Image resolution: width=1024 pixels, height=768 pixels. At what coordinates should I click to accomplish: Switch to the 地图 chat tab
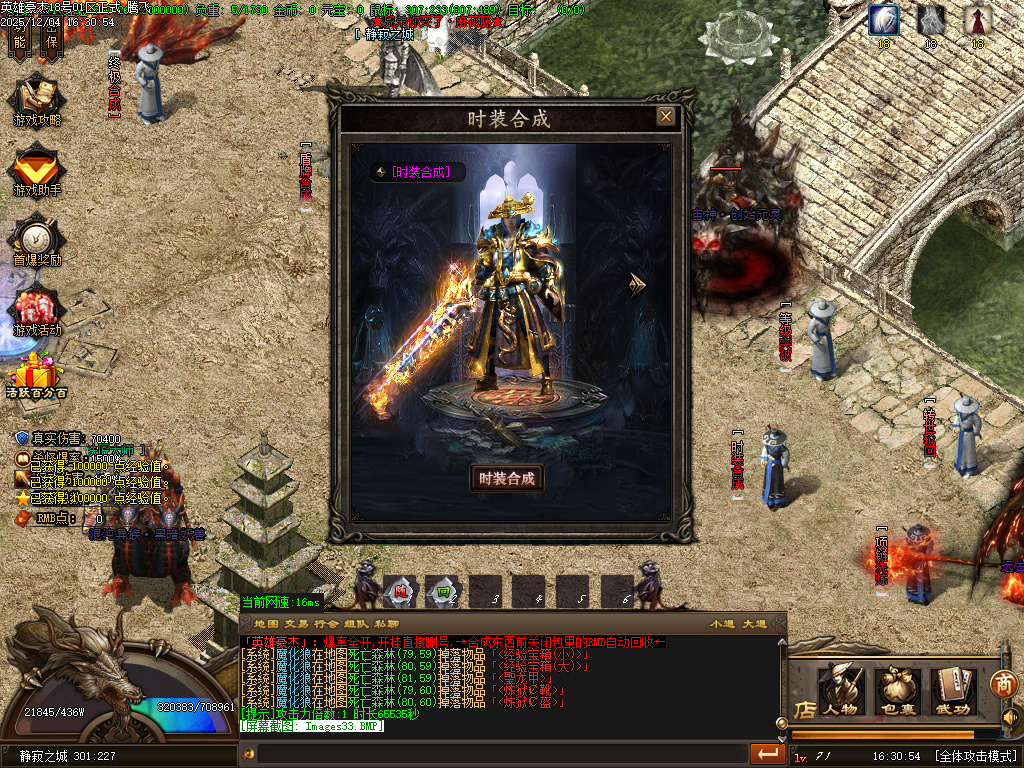266,623
